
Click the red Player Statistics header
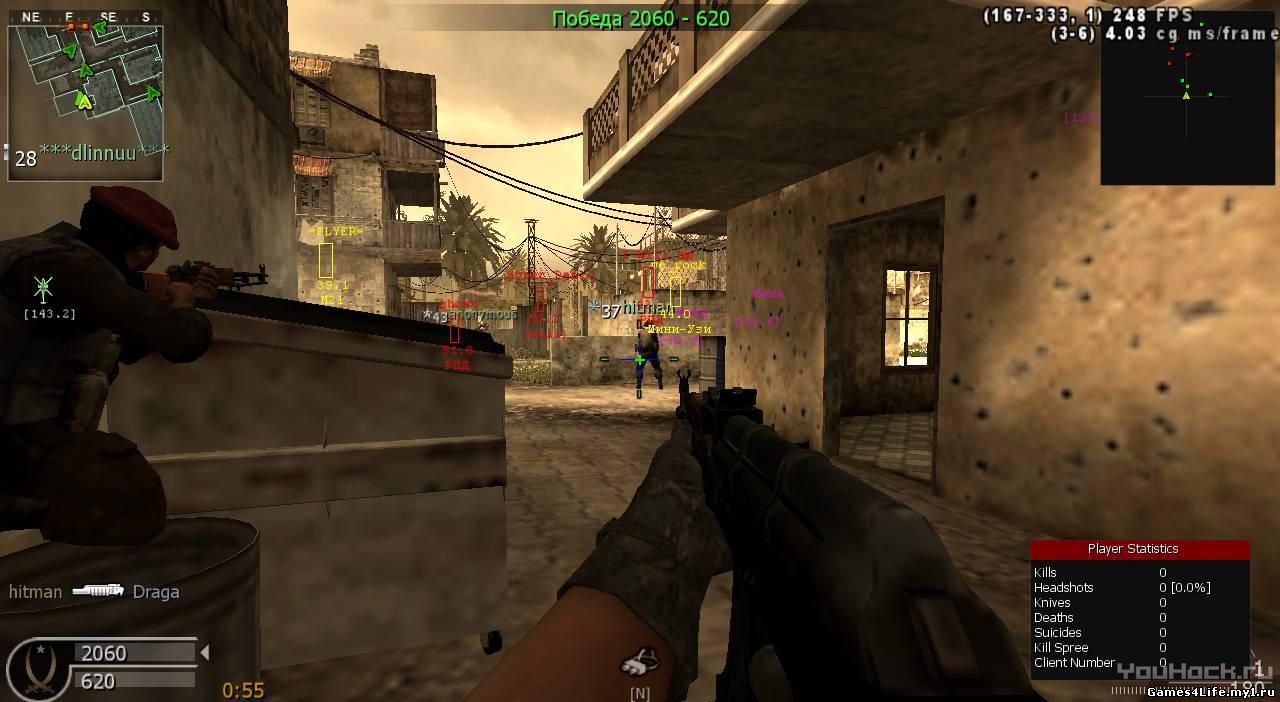pyautogui.click(x=1139, y=549)
